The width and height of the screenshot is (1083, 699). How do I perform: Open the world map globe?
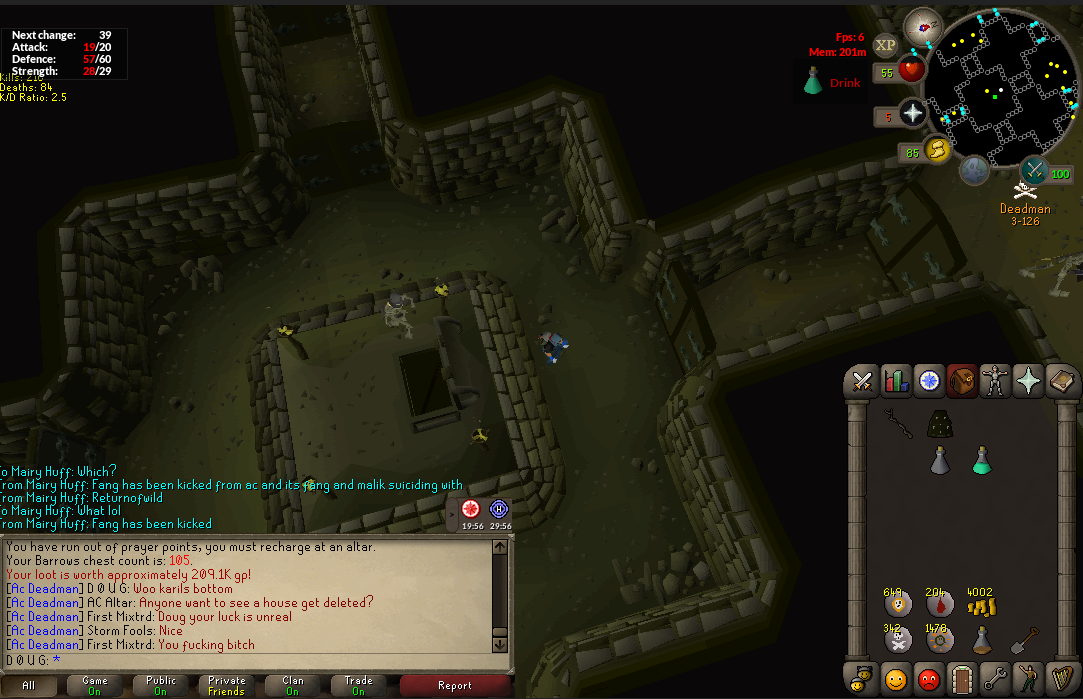pos(975,171)
